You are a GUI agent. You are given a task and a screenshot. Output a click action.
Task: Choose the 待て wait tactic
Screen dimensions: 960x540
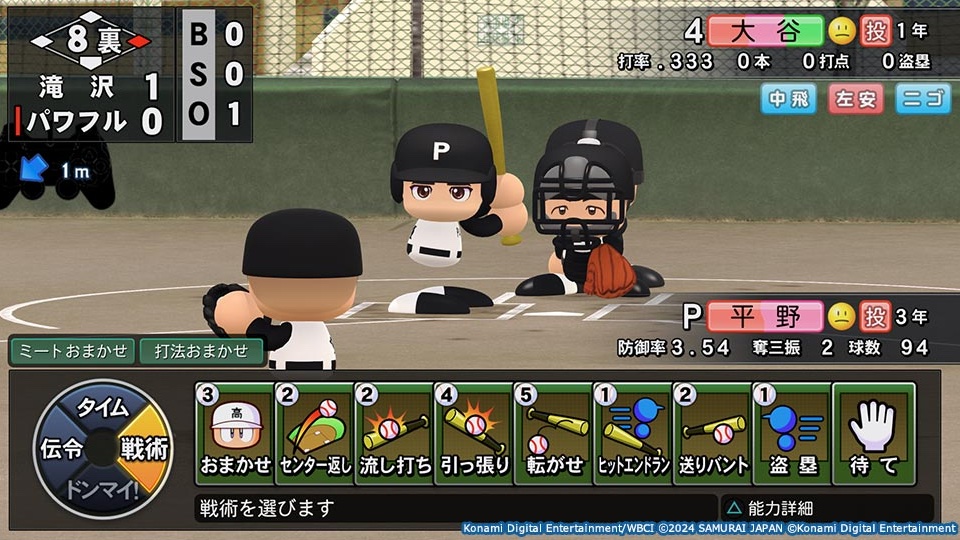coord(872,434)
